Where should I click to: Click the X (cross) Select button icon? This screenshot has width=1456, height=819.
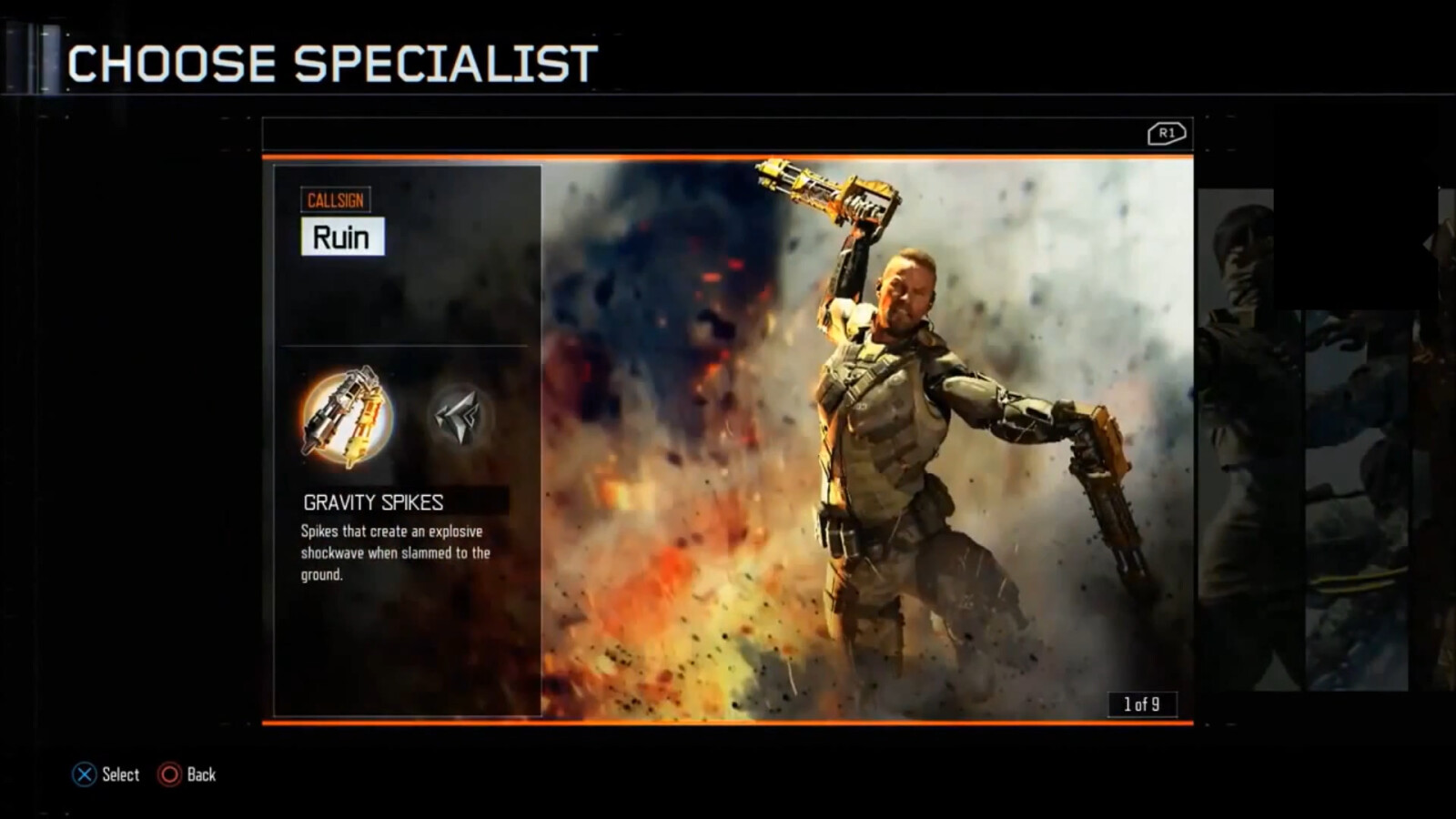click(84, 774)
